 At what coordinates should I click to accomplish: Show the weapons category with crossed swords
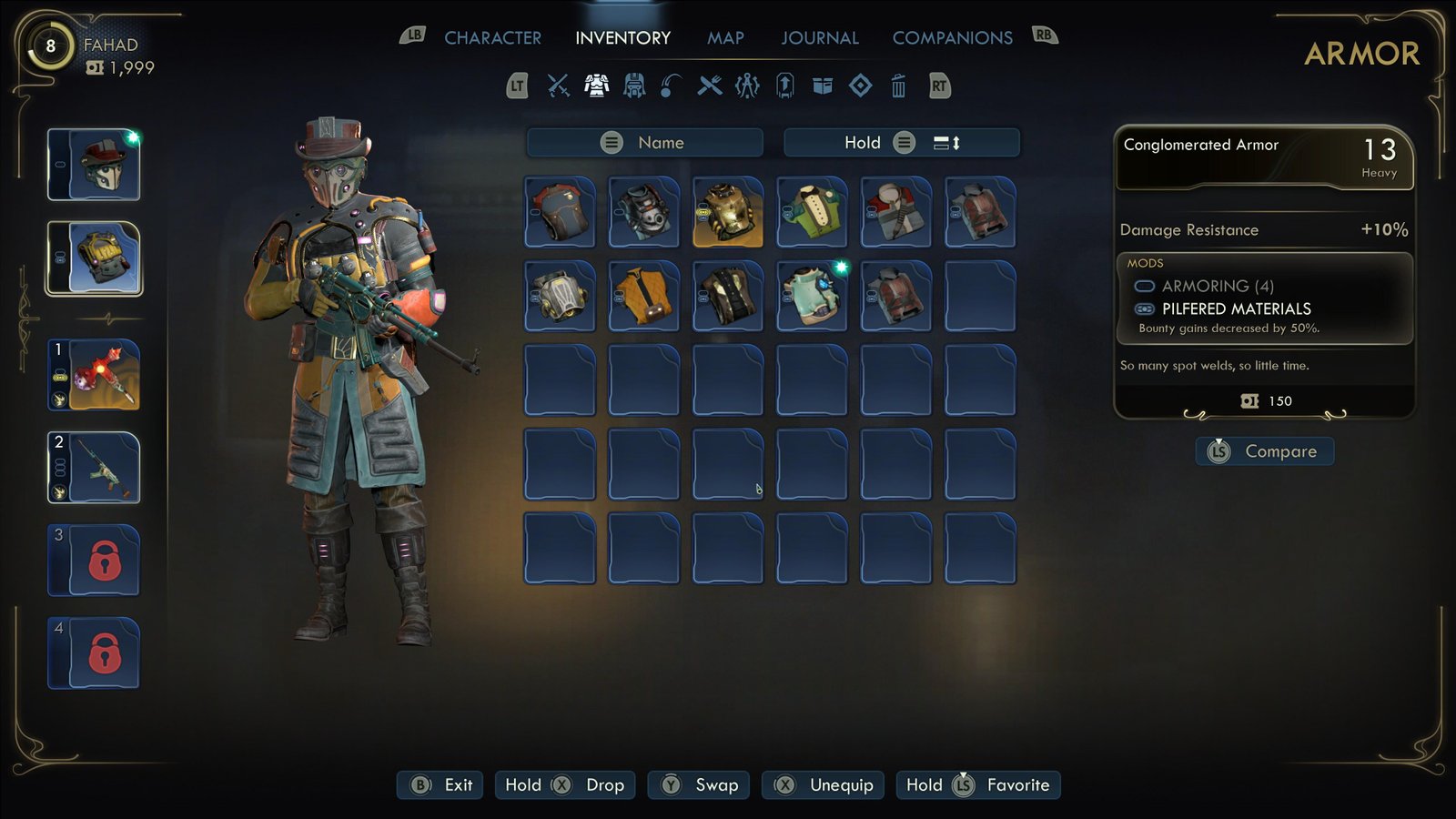pyautogui.click(x=558, y=86)
